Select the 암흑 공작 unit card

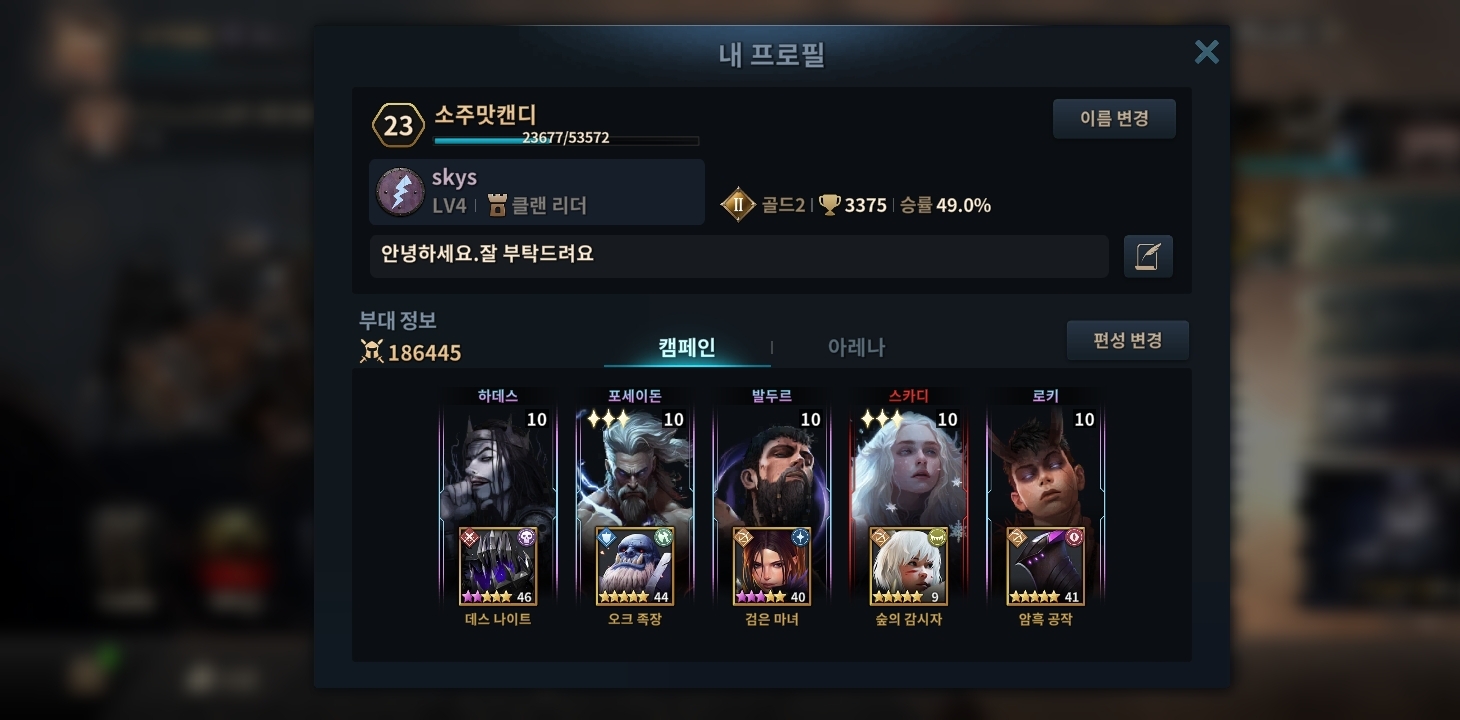(1046, 566)
